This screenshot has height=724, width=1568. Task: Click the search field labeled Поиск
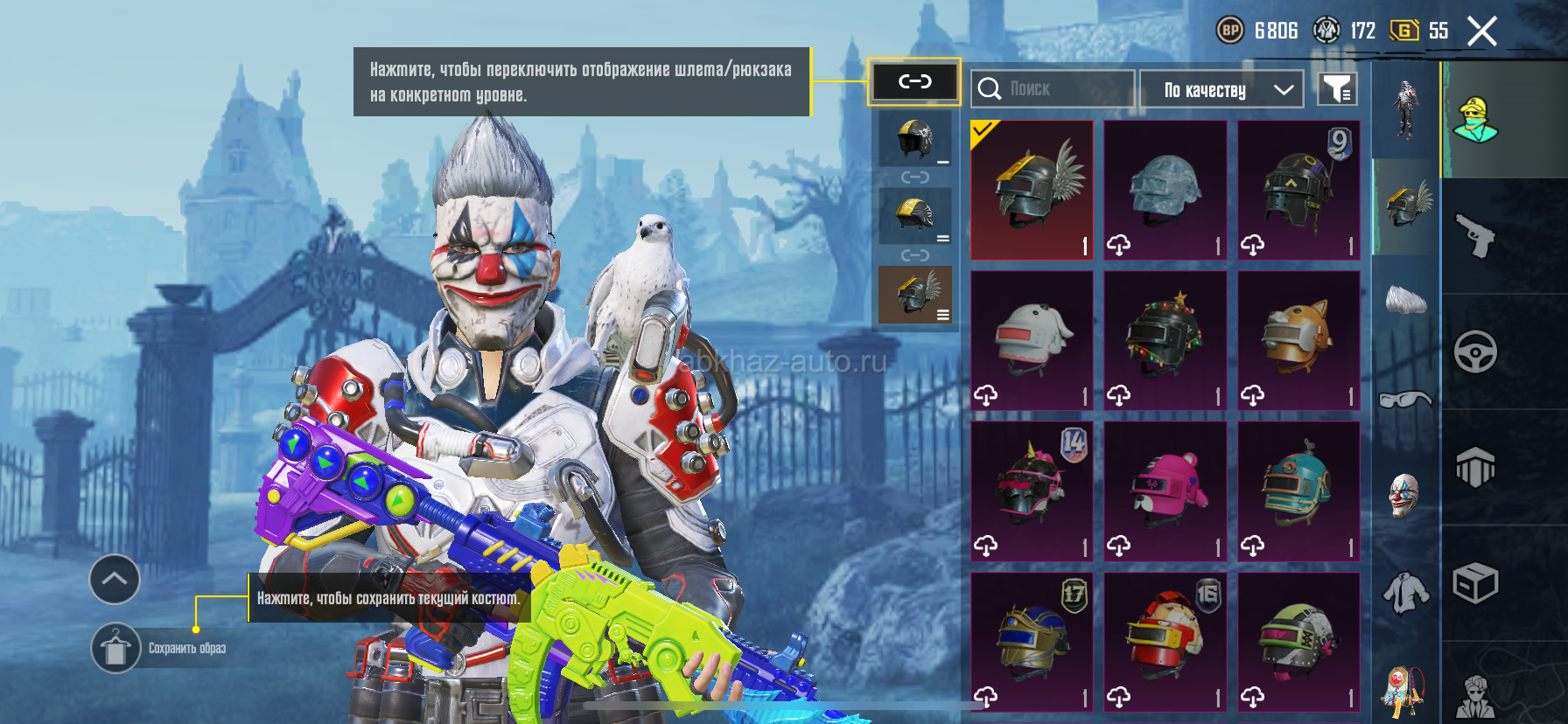(x=1053, y=89)
